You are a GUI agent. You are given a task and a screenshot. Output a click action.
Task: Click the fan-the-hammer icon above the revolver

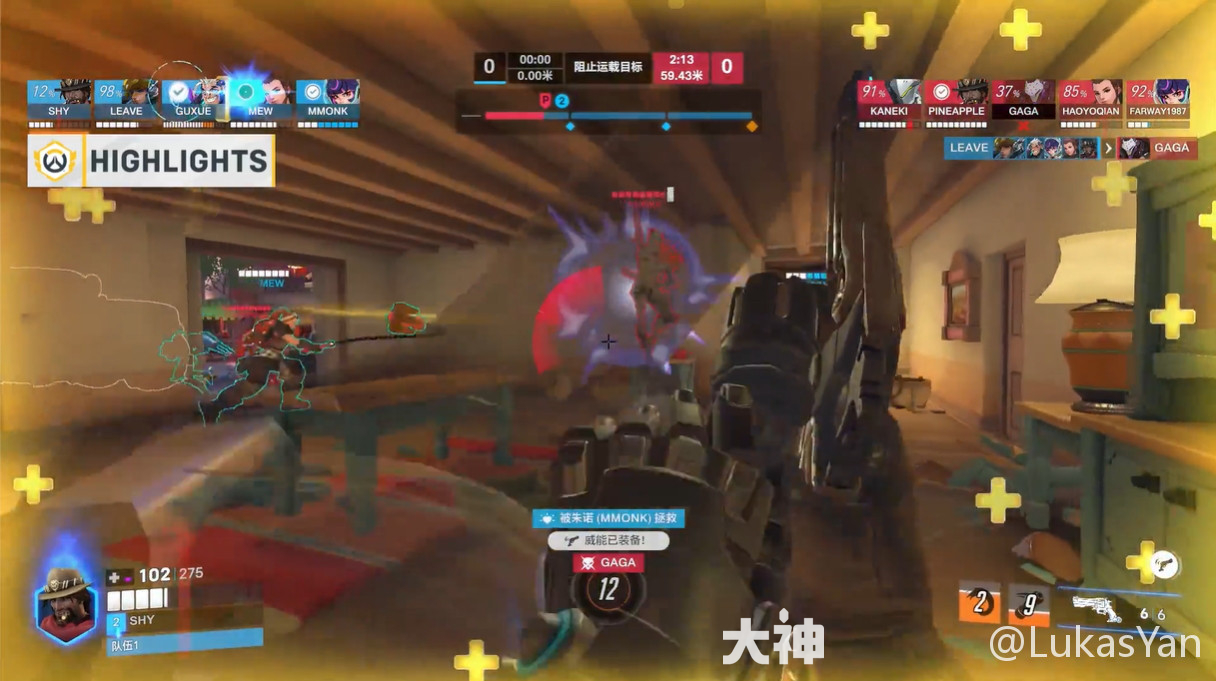[x=1163, y=564]
